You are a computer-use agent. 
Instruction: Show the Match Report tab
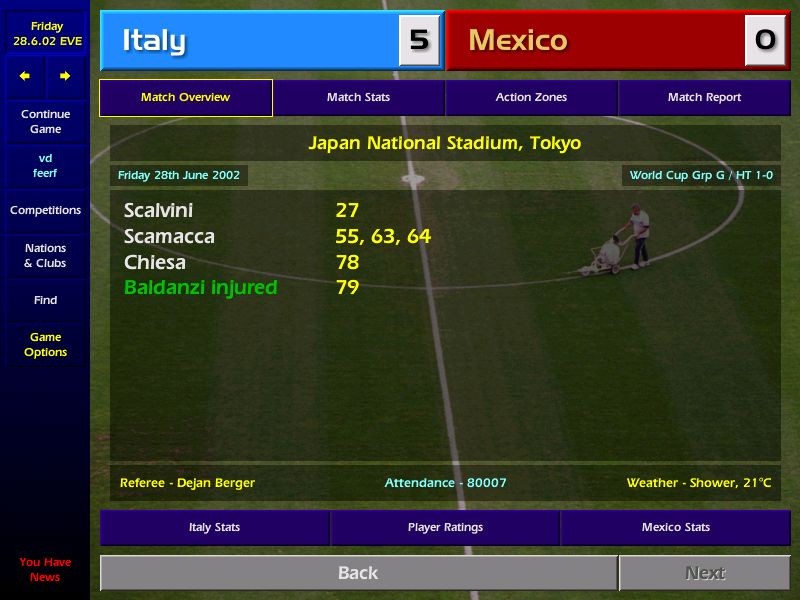click(704, 98)
